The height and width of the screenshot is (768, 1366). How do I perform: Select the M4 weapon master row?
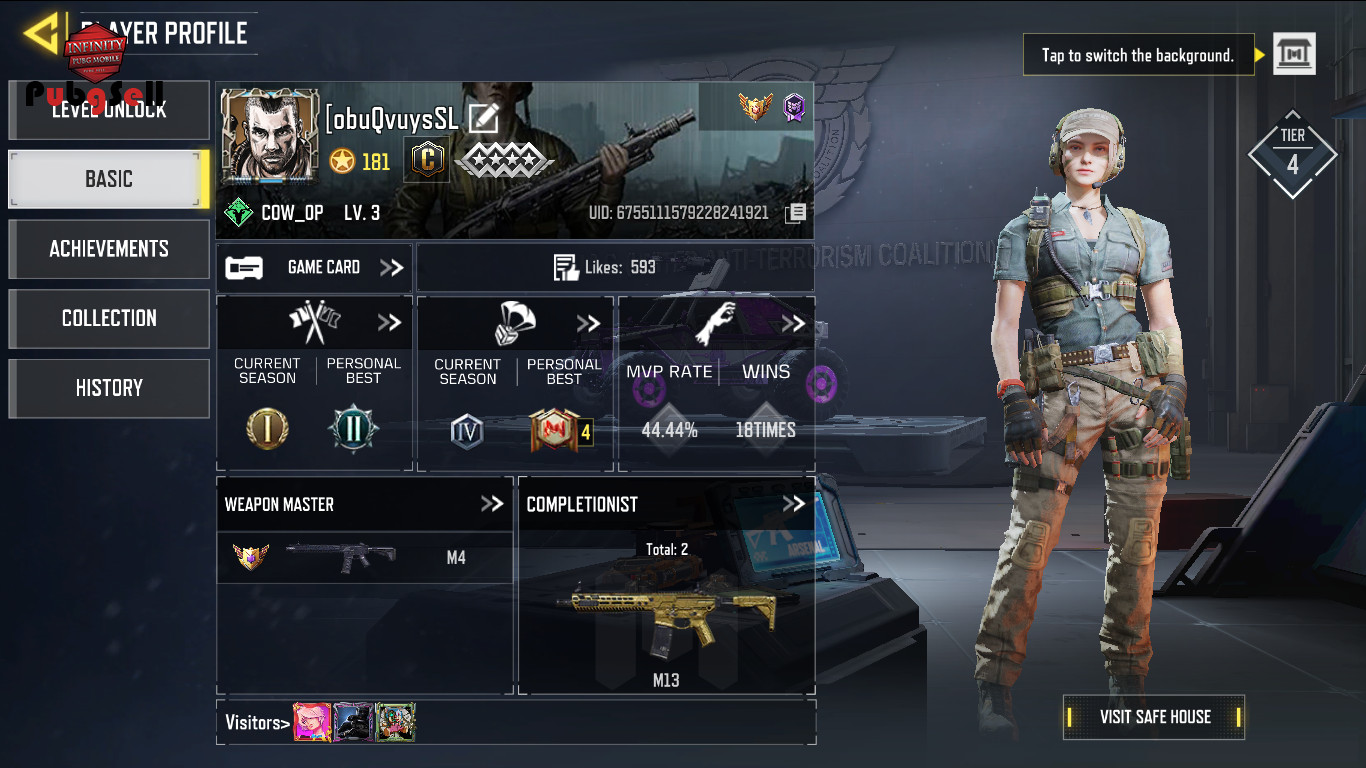365,558
